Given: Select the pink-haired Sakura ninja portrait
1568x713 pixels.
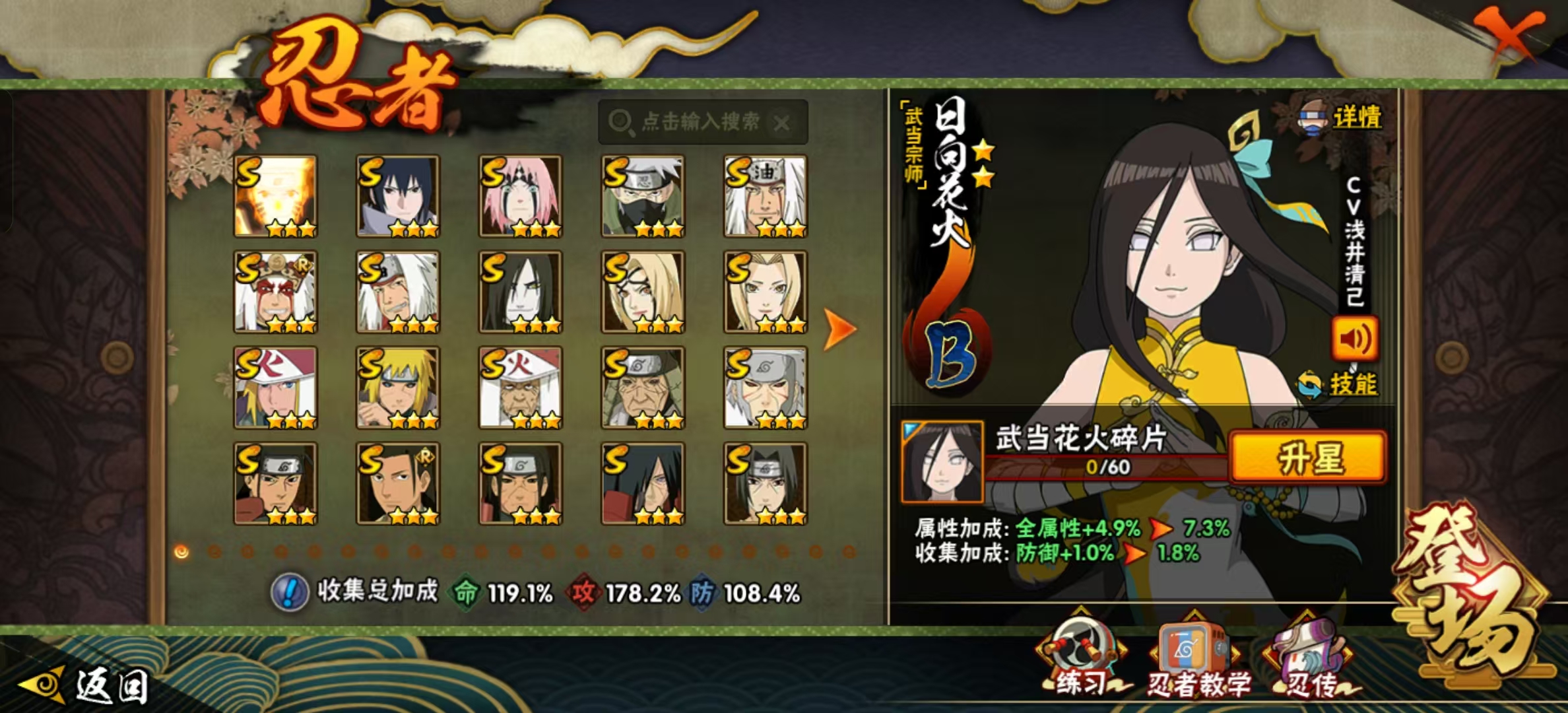Looking at the screenshot, I should 521,196.
